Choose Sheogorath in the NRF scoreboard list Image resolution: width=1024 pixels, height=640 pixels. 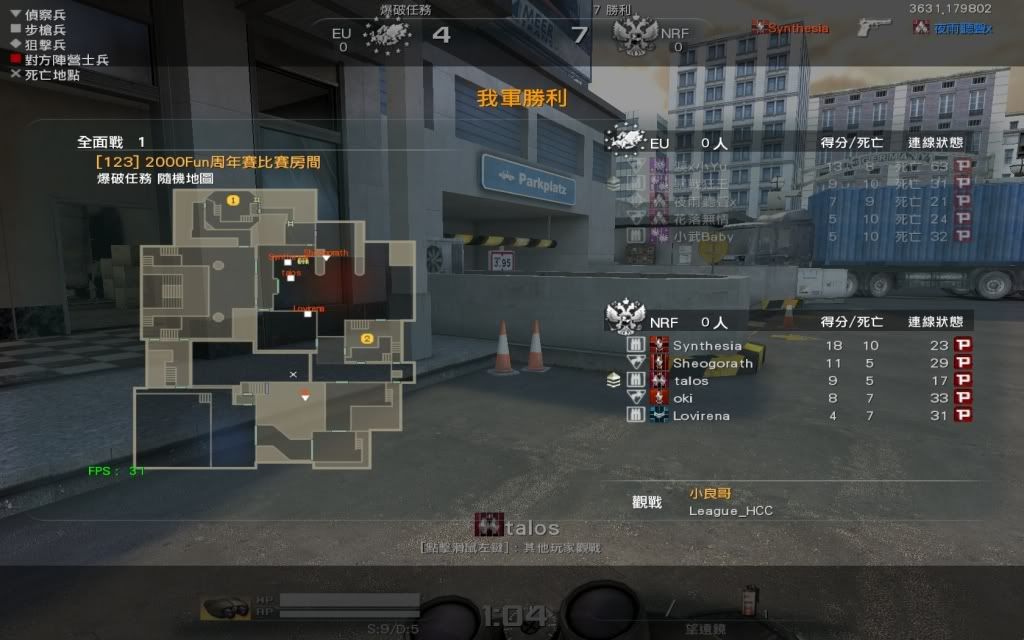(x=712, y=363)
